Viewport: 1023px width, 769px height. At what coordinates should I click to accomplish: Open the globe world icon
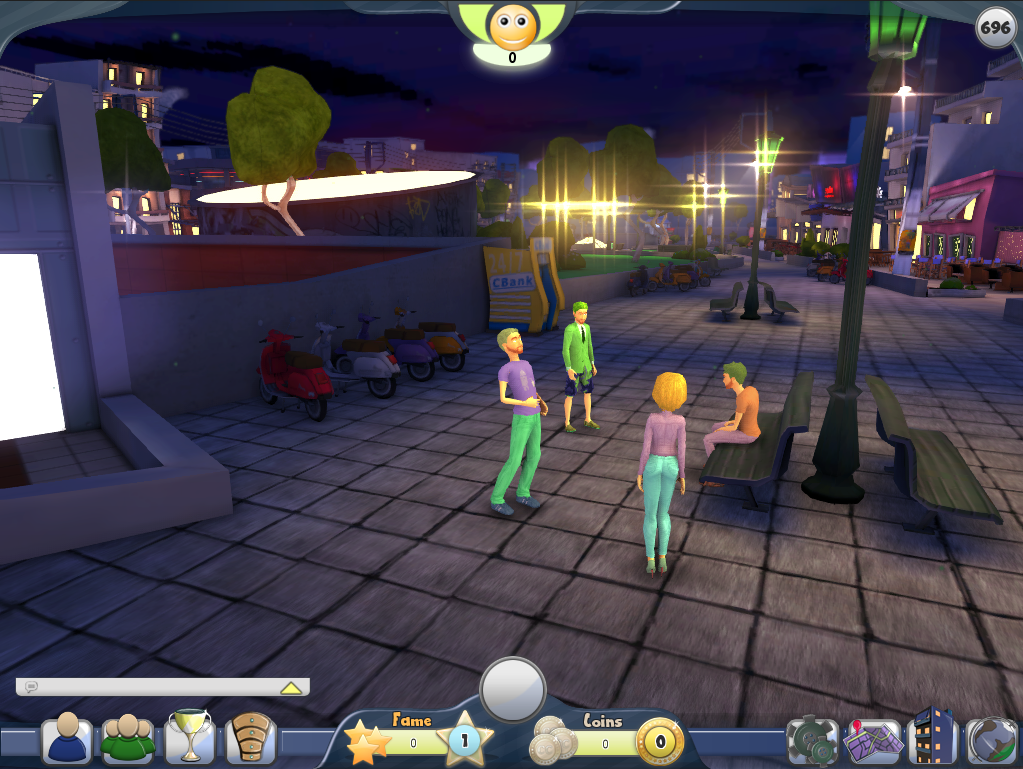click(992, 741)
